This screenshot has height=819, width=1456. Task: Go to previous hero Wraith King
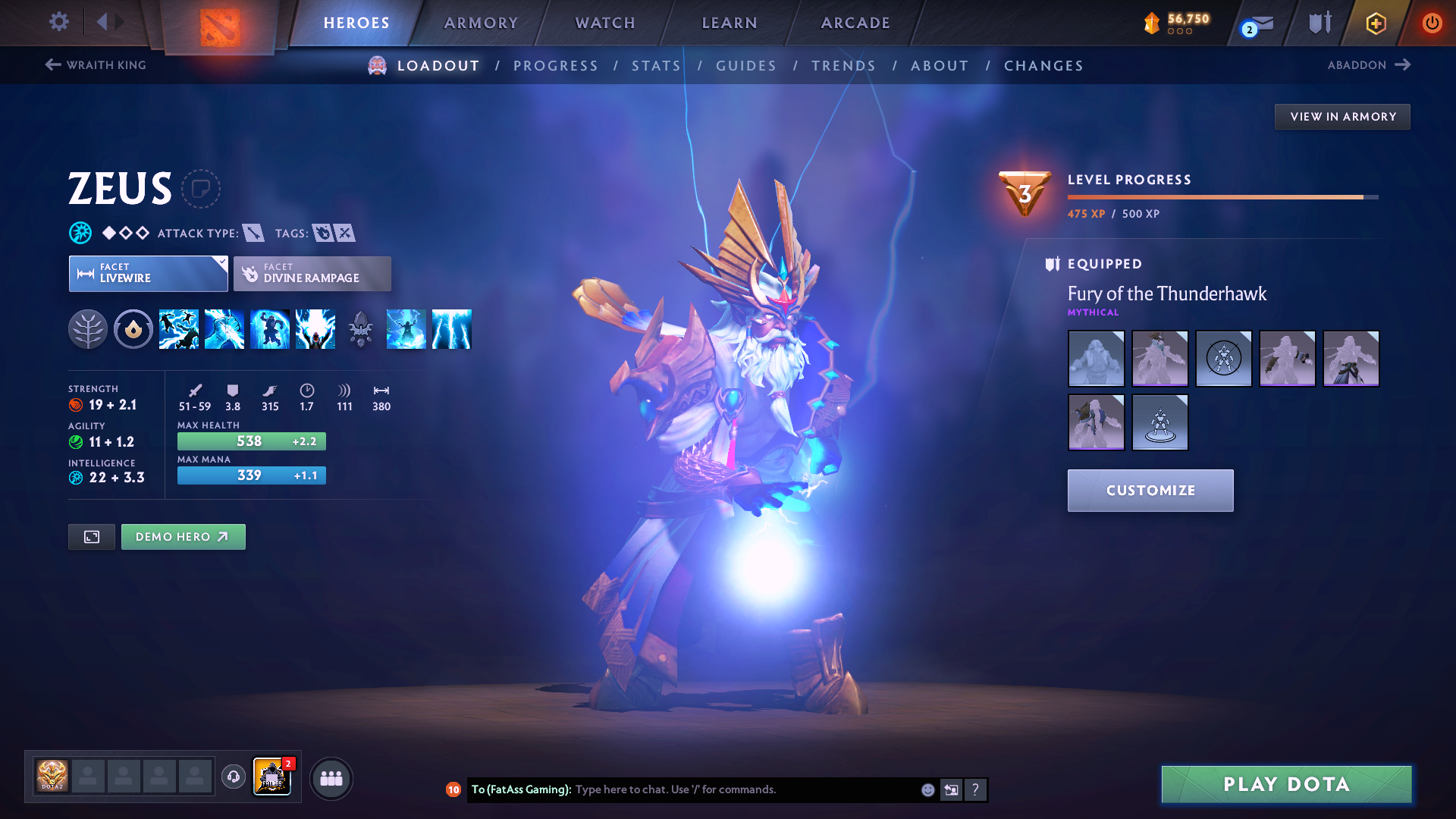tap(96, 65)
